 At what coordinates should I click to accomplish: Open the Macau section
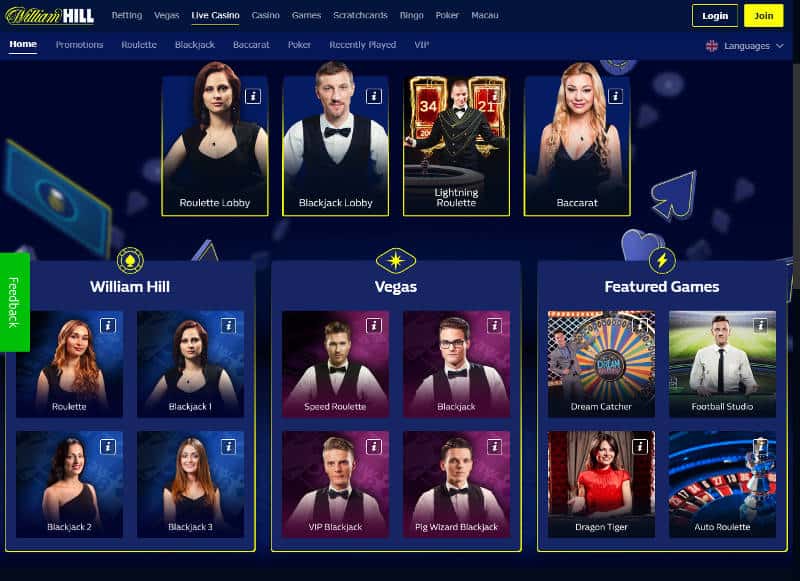click(485, 16)
